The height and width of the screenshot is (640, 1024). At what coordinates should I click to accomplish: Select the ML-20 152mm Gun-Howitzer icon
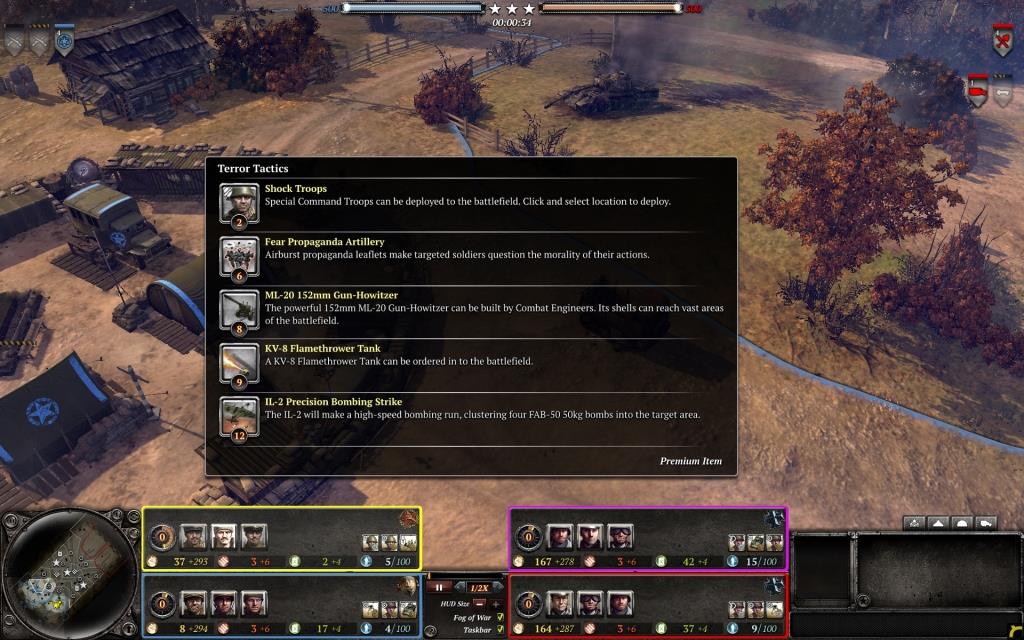(x=238, y=311)
